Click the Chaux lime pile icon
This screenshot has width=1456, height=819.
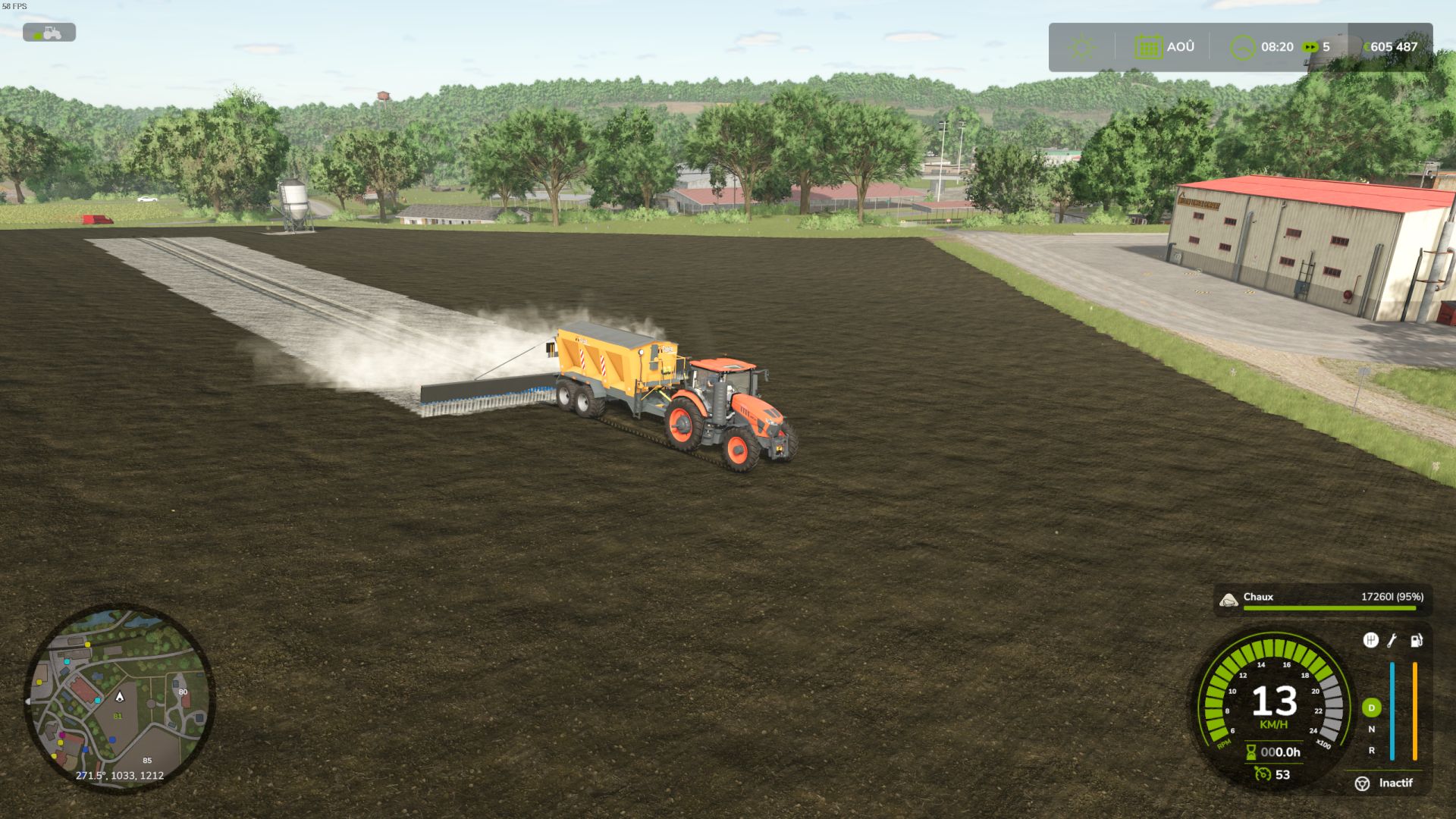pos(1228,601)
